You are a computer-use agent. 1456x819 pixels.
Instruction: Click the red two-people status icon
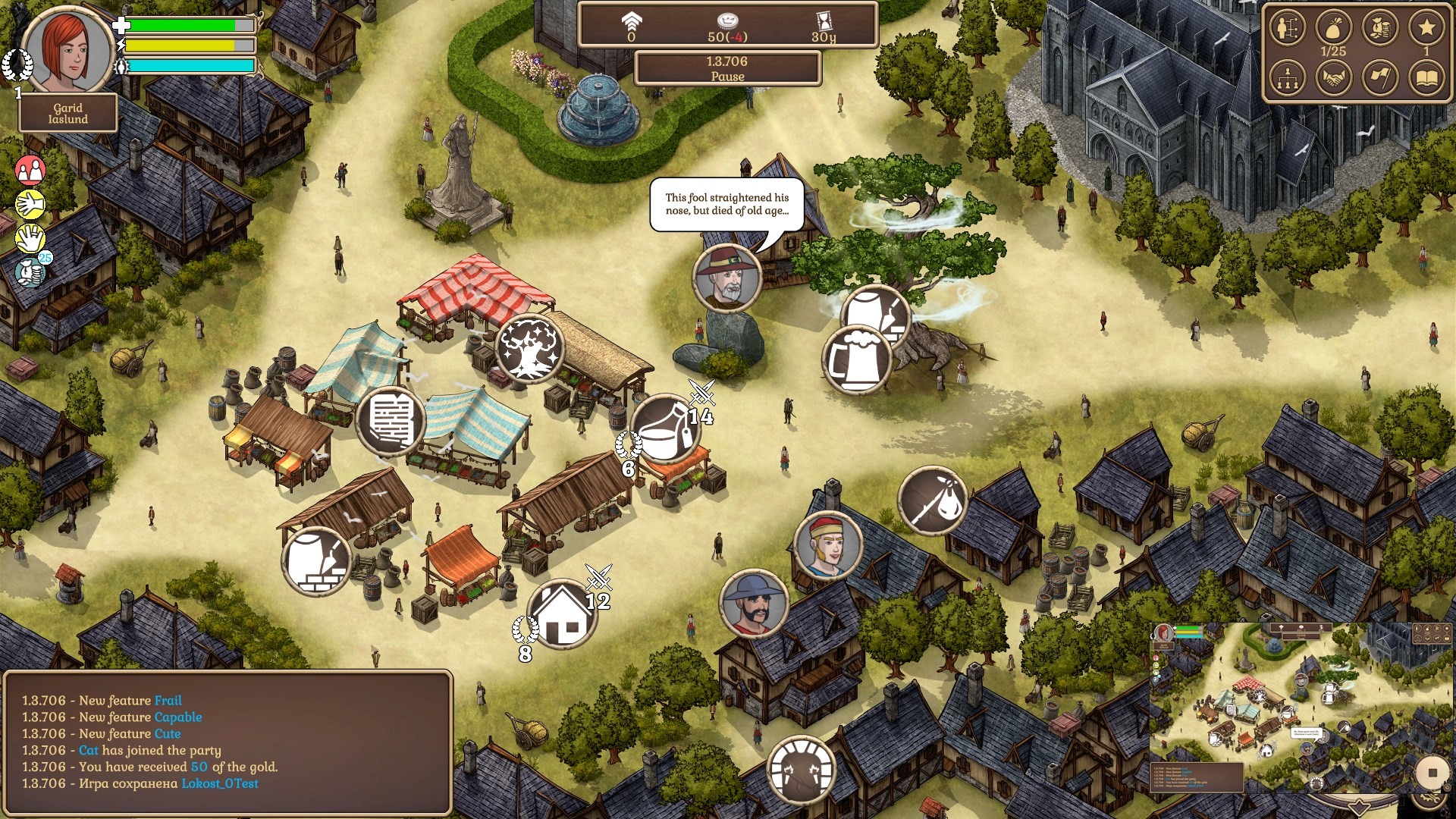point(30,171)
